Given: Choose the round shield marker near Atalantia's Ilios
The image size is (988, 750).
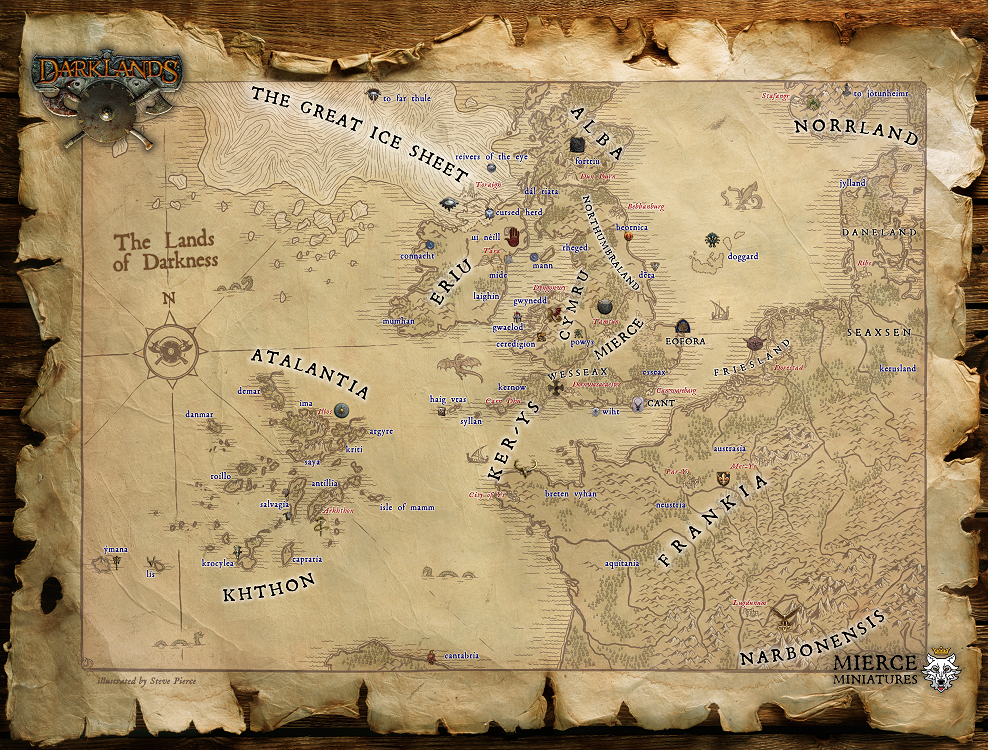Looking at the screenshot, I should 342,409.
